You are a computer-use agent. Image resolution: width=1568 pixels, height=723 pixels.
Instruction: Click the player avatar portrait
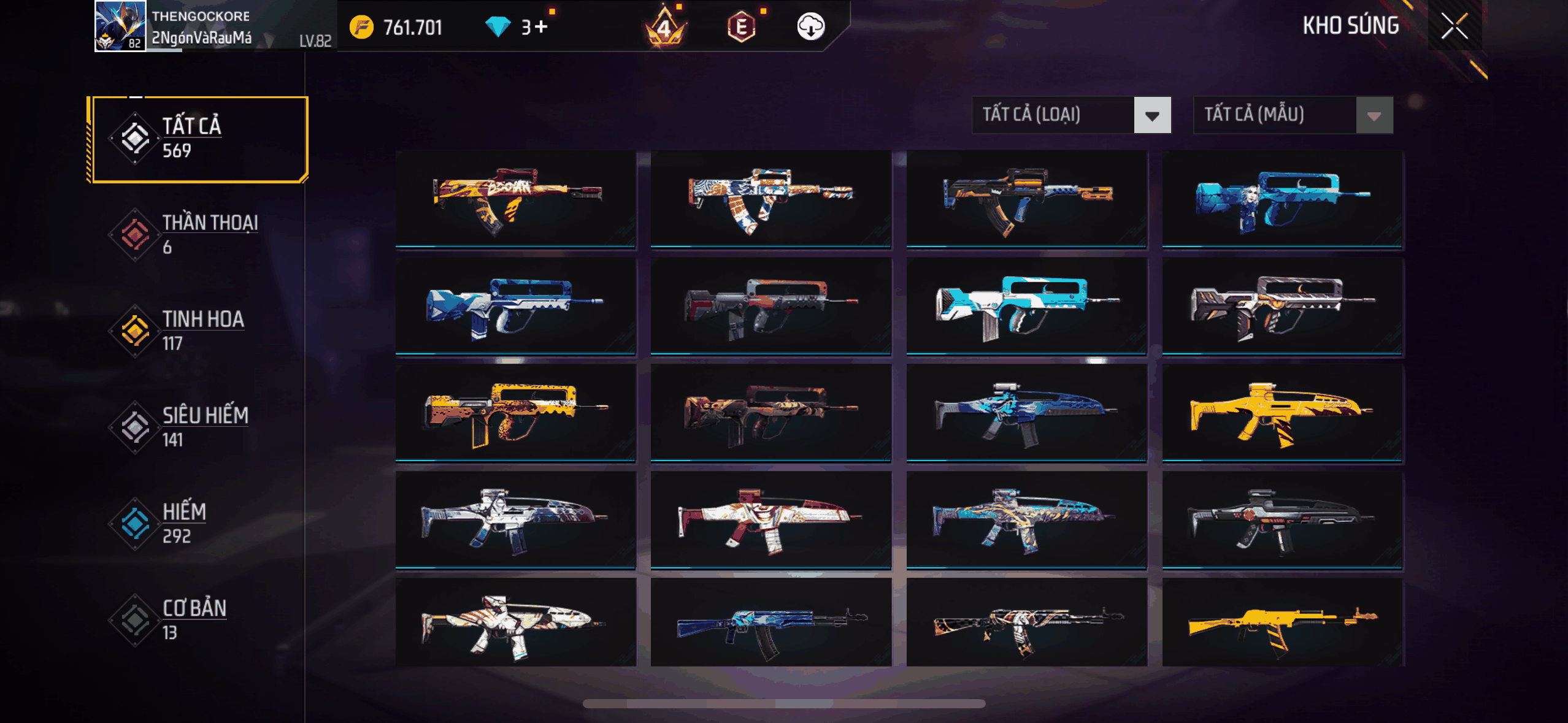point(120,26)
